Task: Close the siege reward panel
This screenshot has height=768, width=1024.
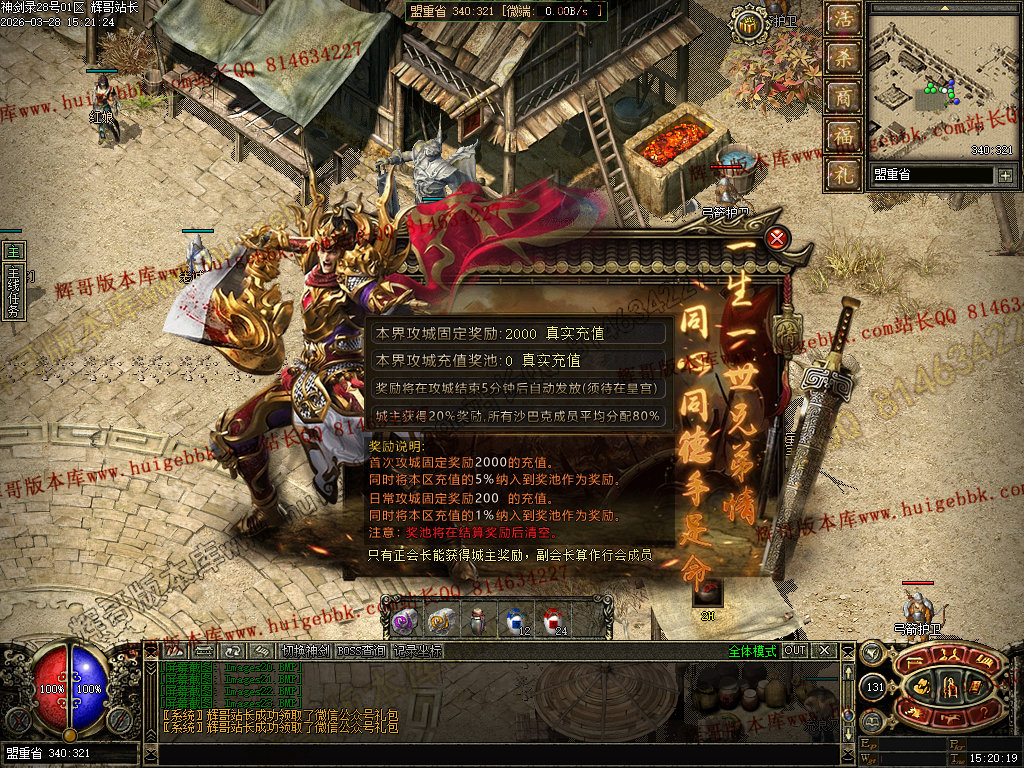Action: (x=777, y=238)
